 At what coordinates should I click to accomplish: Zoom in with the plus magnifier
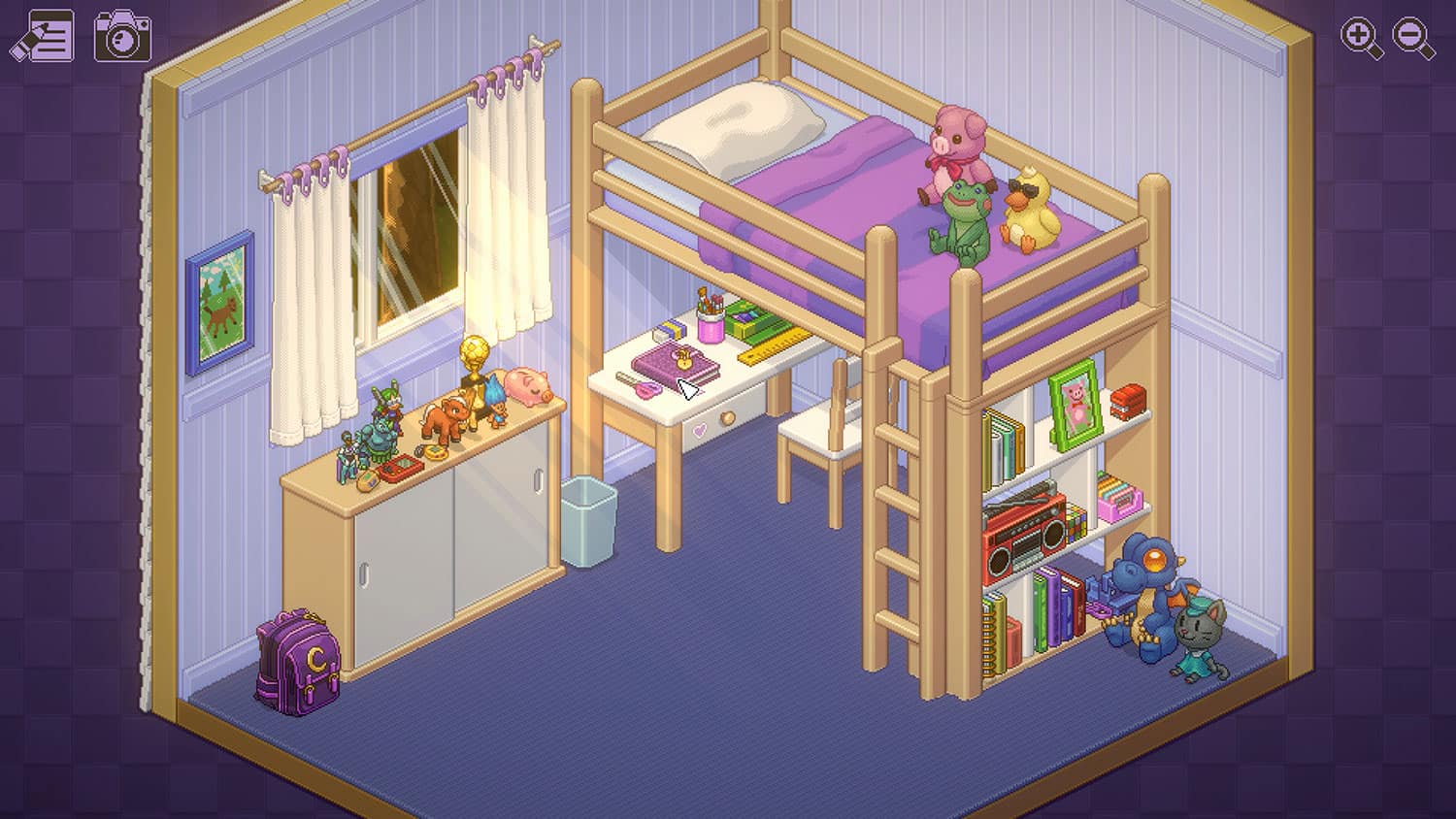click(x=1361, y=39)
